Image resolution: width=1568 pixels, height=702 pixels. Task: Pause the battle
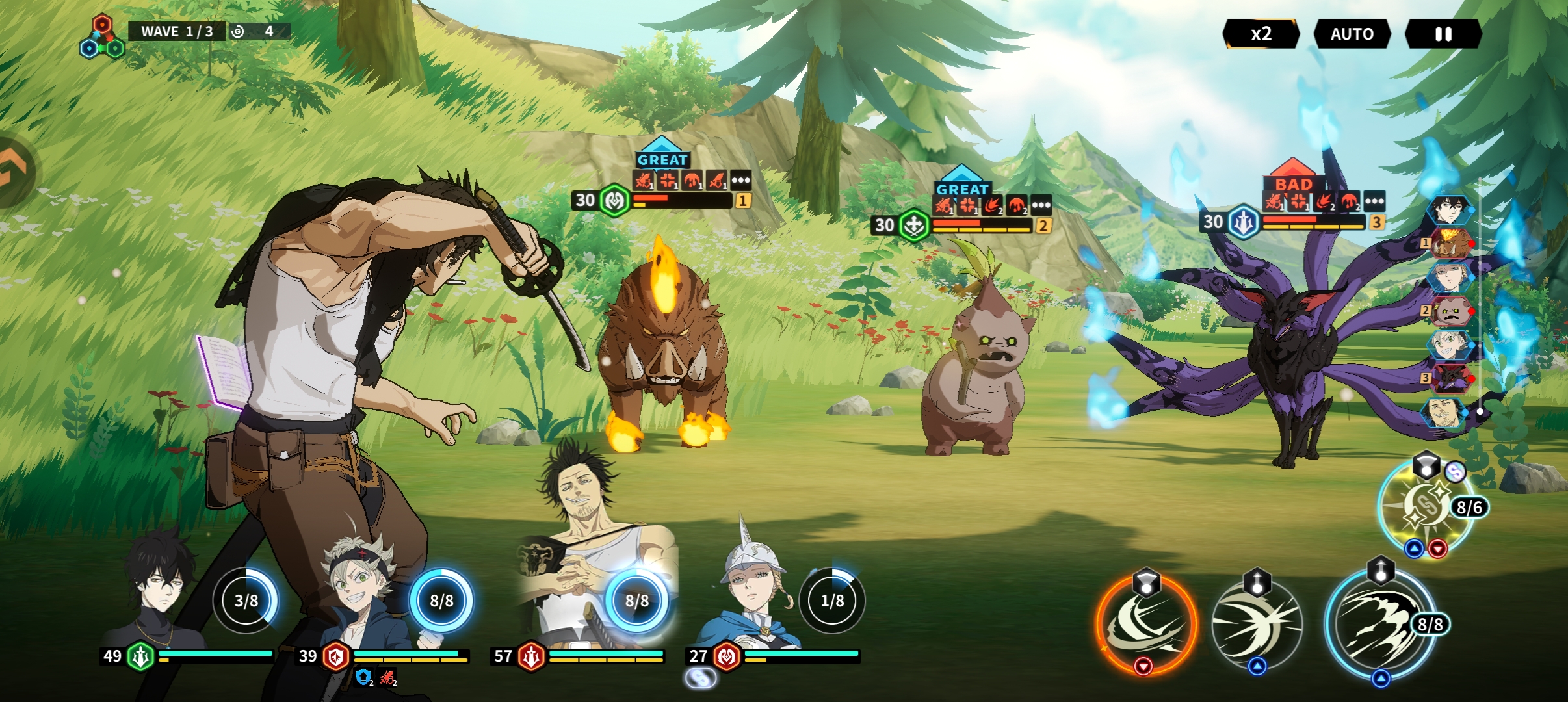pos(1443,34)
